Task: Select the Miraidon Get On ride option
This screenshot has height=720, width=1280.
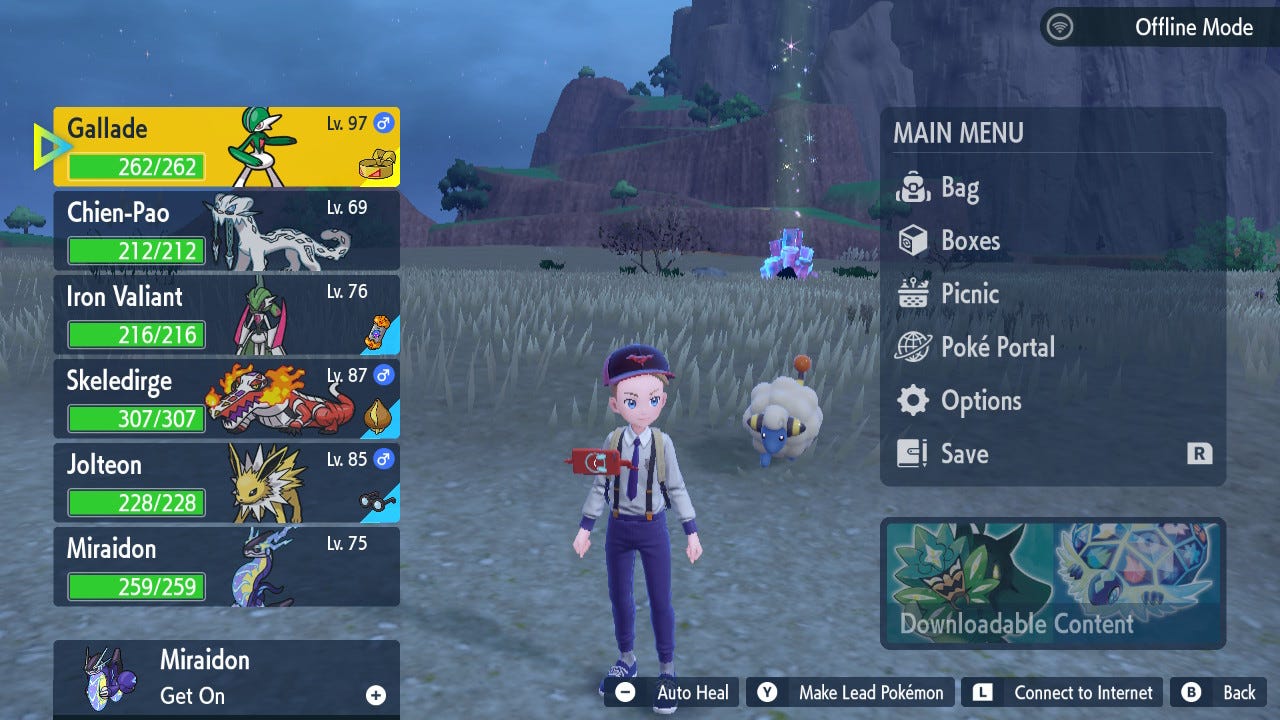Action: [226, 678]
